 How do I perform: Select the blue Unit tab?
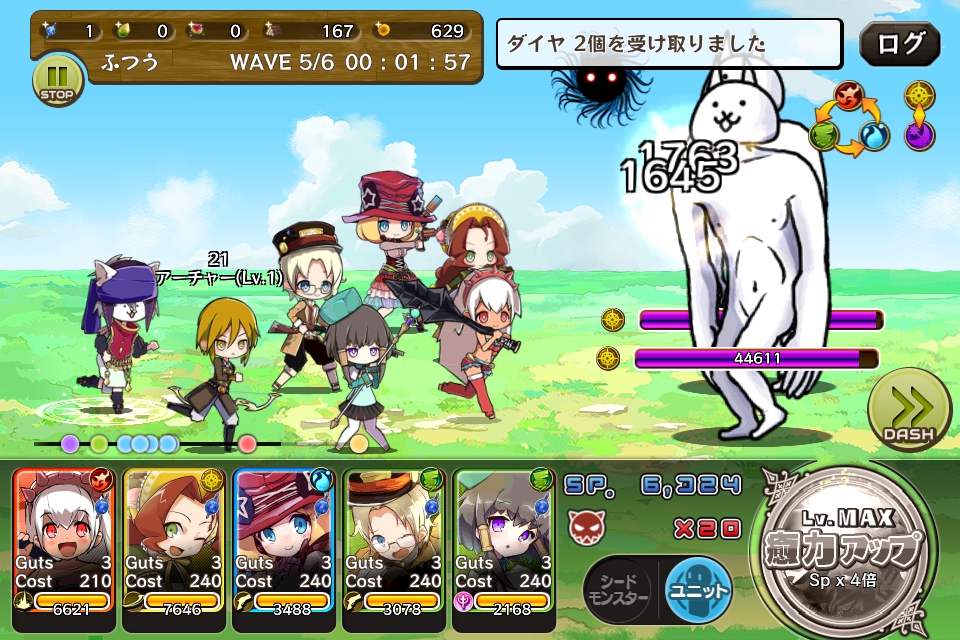coord(698,589)
